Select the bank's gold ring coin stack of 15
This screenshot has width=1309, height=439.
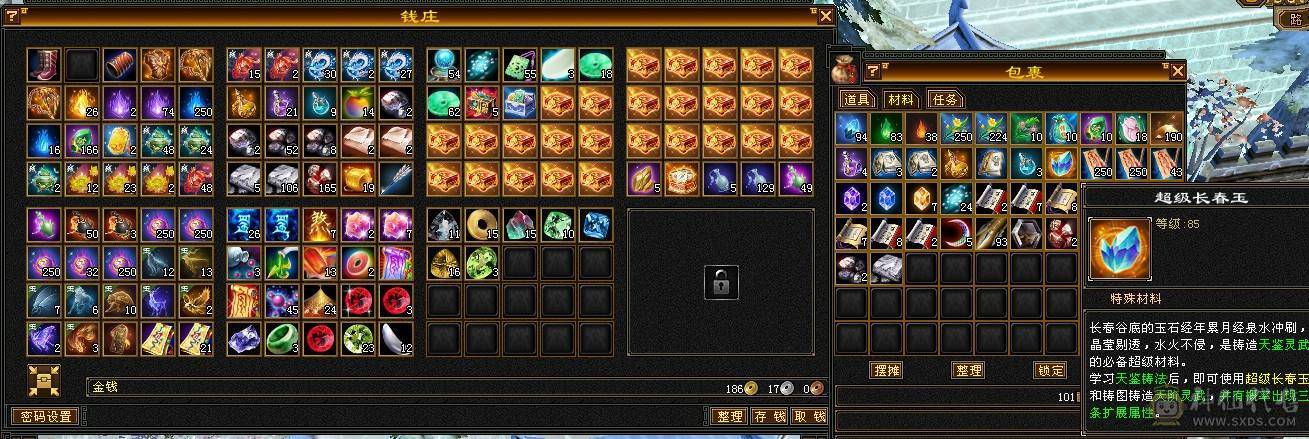[482, 225]
